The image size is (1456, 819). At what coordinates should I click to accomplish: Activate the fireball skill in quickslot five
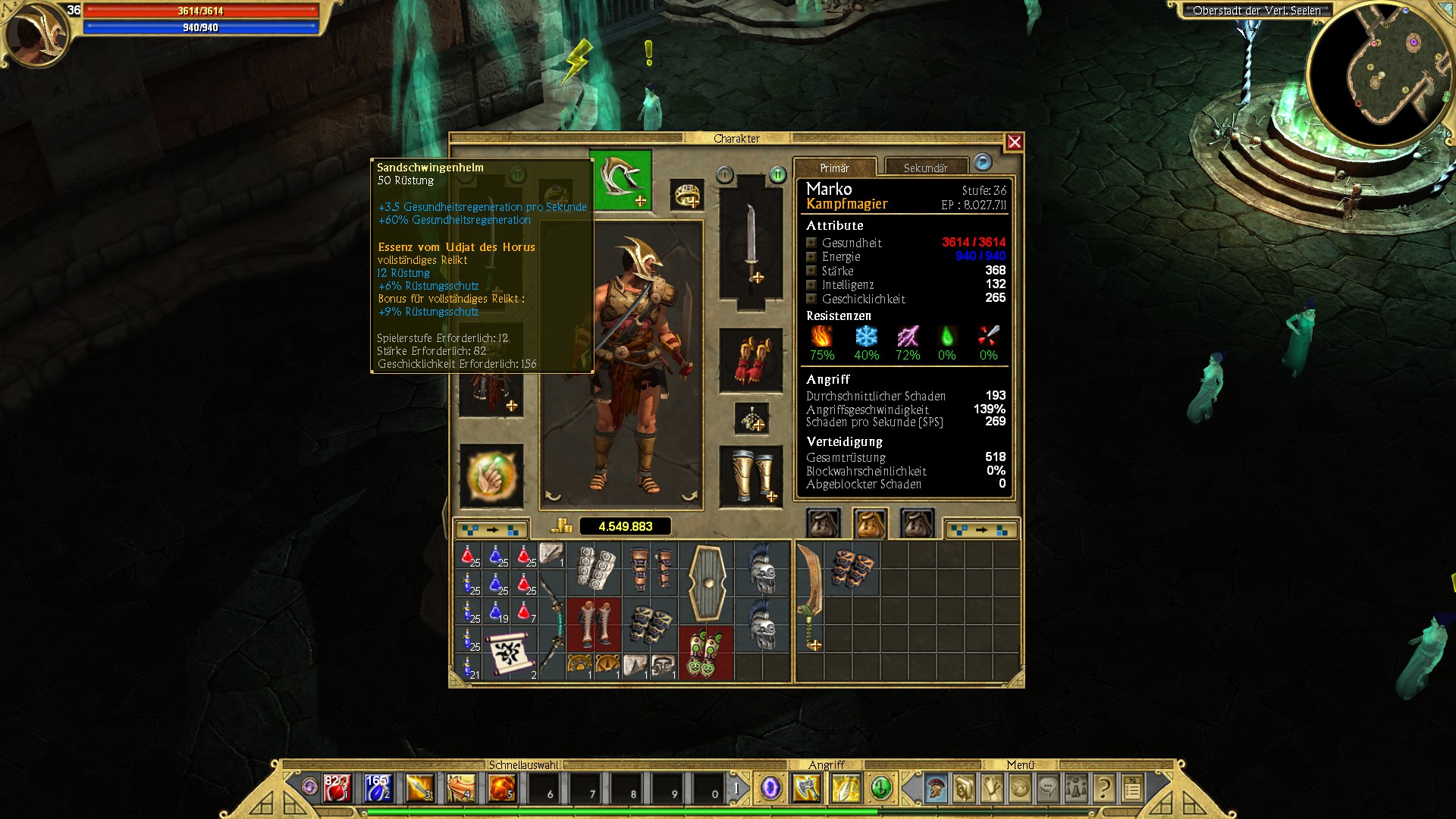(501, 789)
